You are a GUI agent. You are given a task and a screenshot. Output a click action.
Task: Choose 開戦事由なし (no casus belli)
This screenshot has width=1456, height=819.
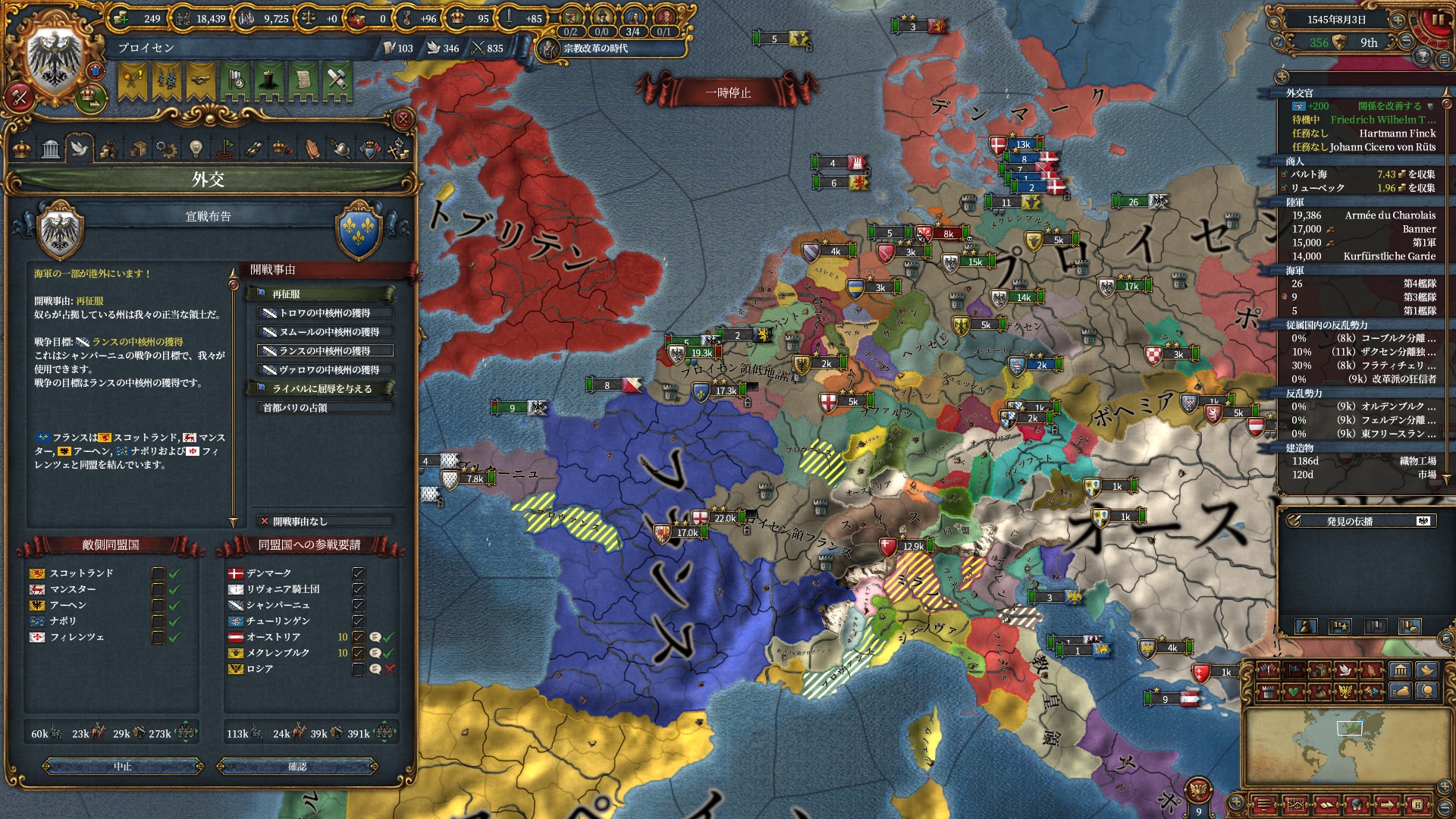click(x=325, y=521)
